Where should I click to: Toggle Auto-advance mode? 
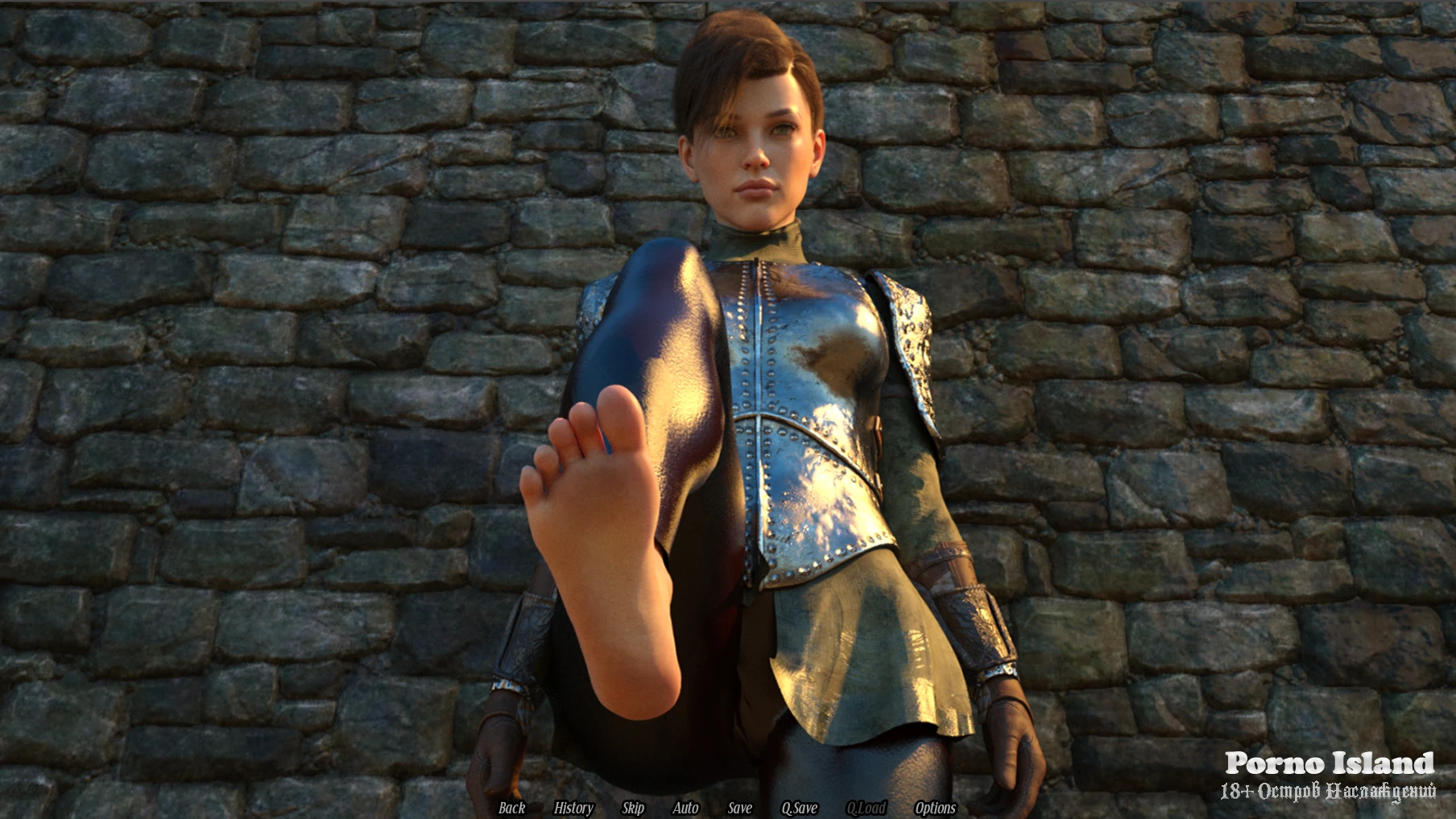tap(685, 808)
